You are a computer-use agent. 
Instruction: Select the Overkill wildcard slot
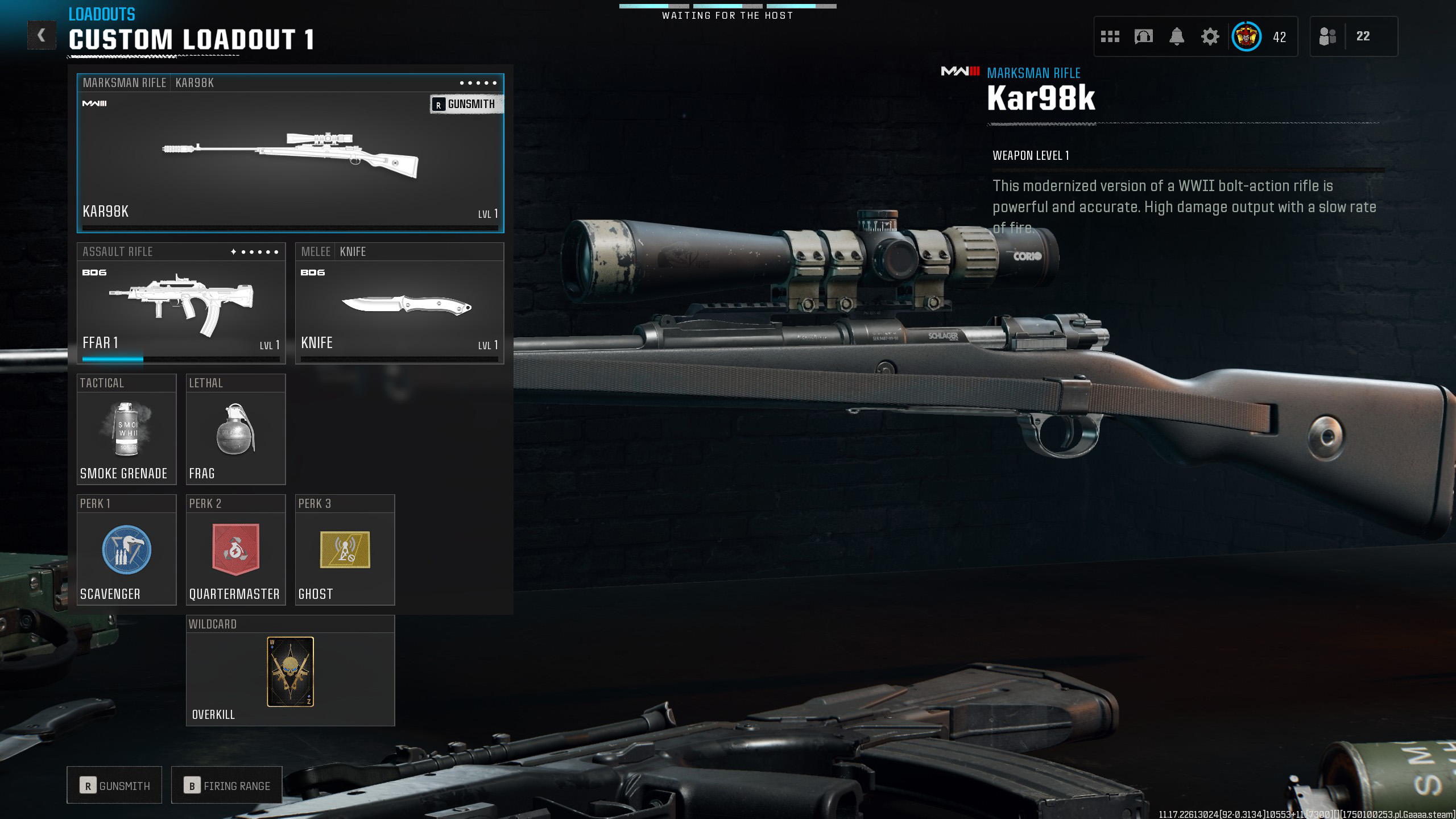[290, 672]
